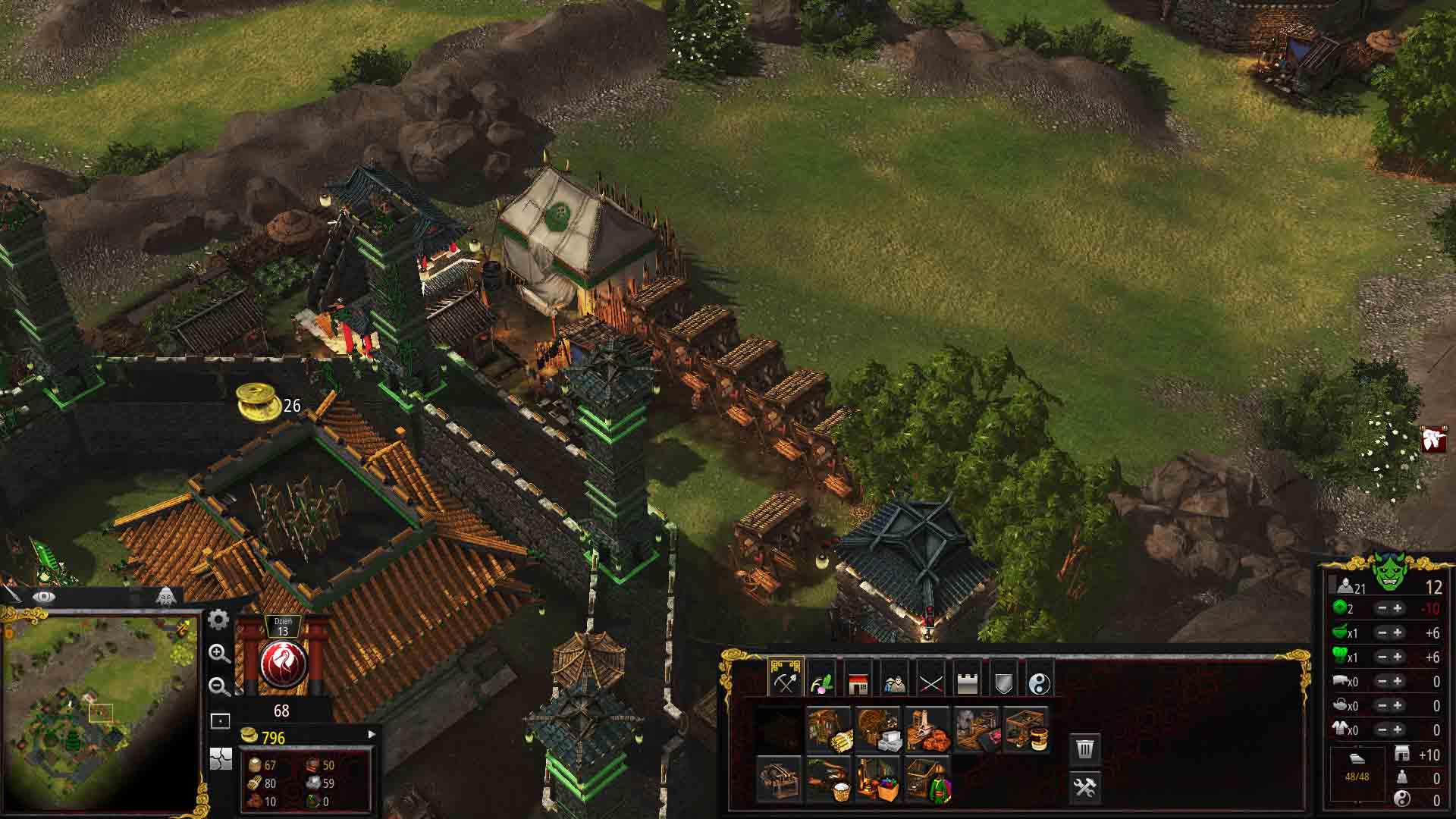
Task: Choose the silk weaver building with green robe
Action: [x=927, y=780]
